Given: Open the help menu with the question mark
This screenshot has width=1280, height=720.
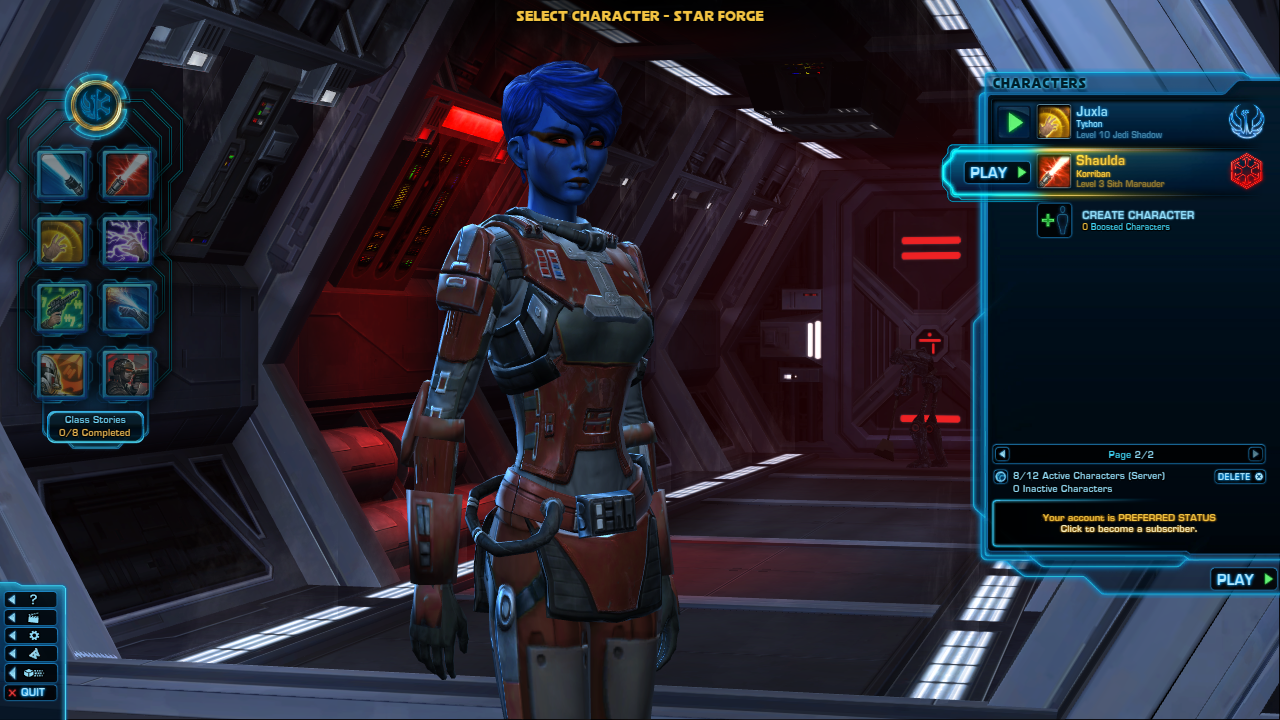Looking at the screenshot, I should click(31, 599).
